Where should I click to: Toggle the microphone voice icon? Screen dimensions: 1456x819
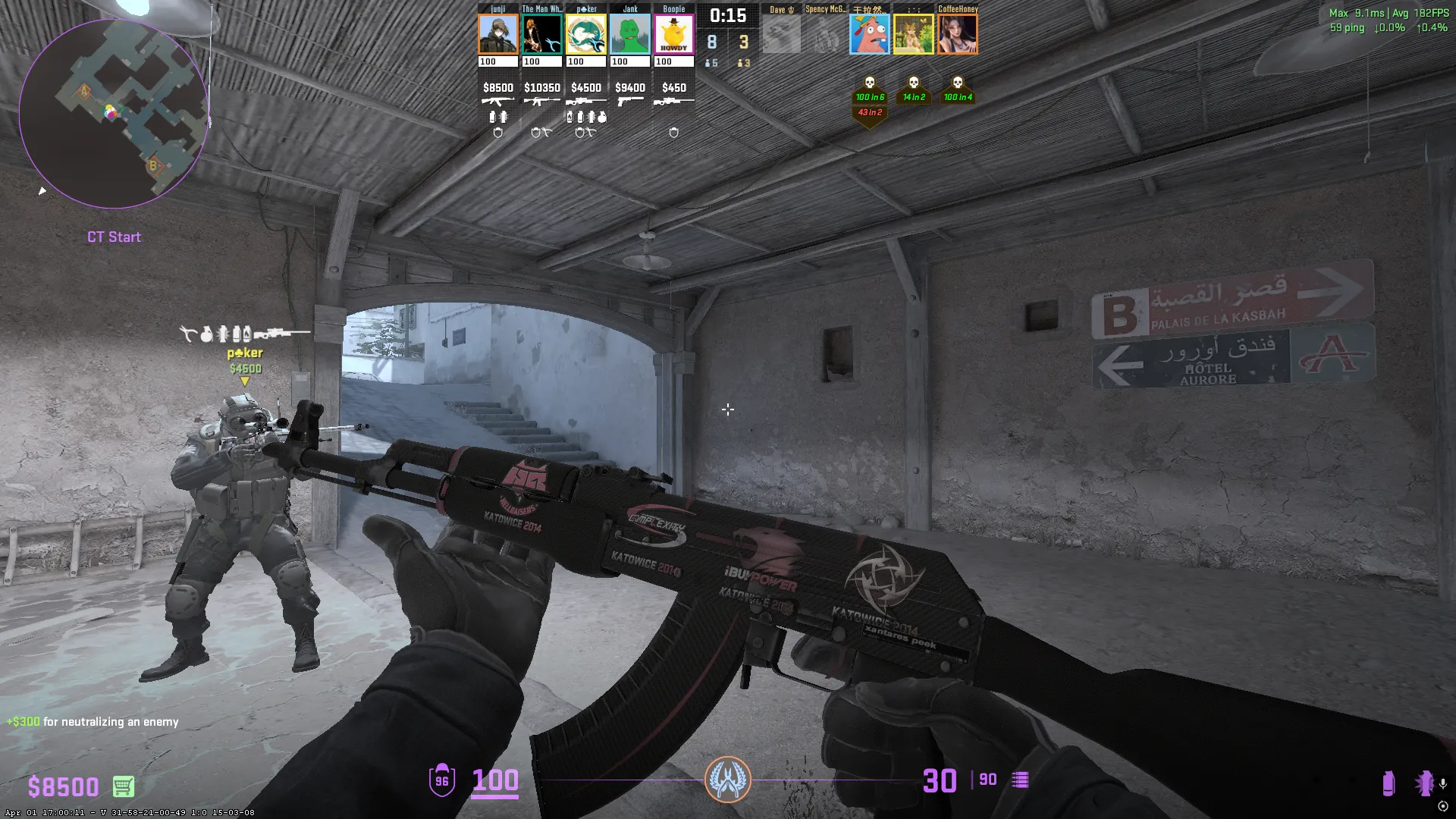[1443, 783]
